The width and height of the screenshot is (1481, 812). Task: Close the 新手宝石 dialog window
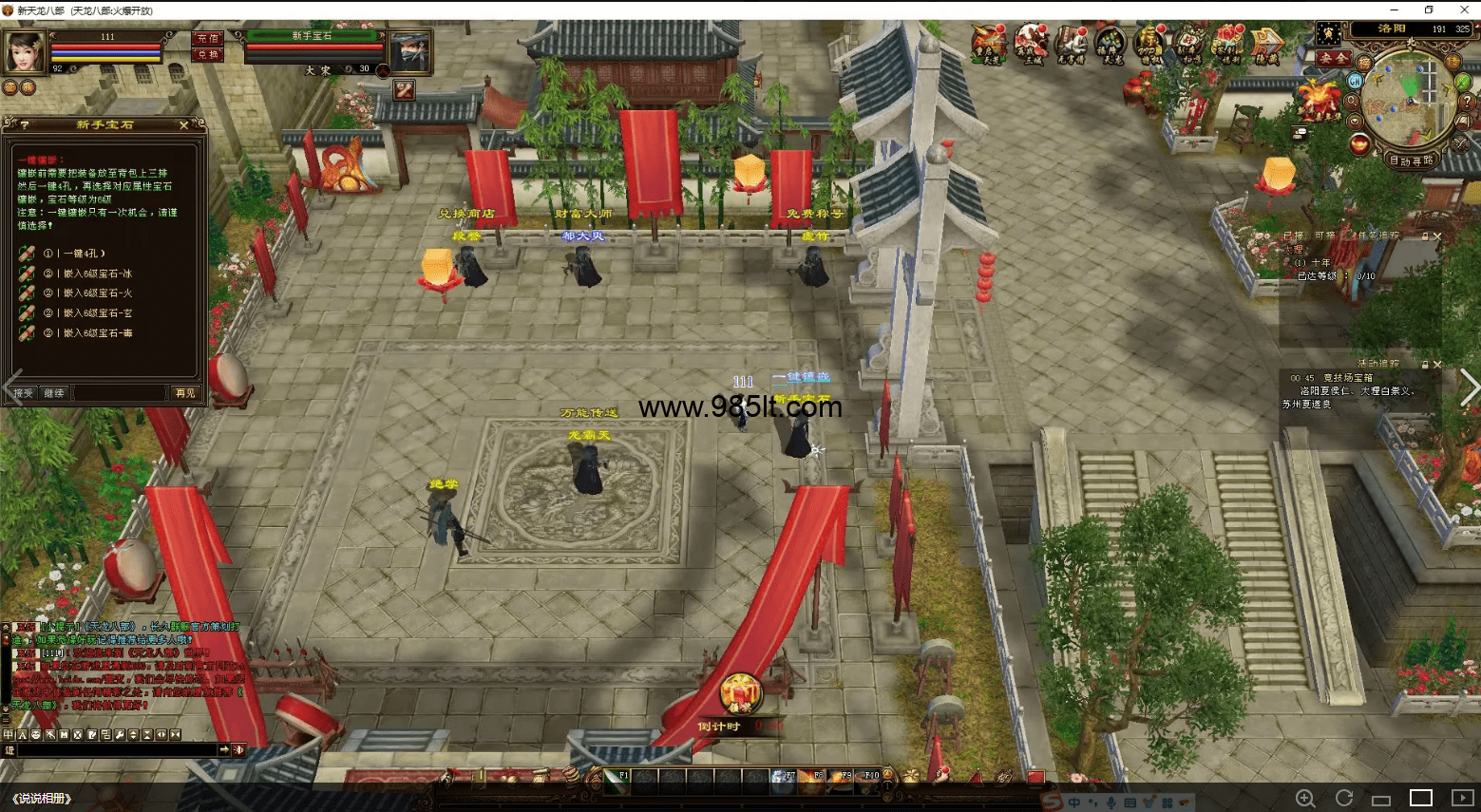[183, 125]
